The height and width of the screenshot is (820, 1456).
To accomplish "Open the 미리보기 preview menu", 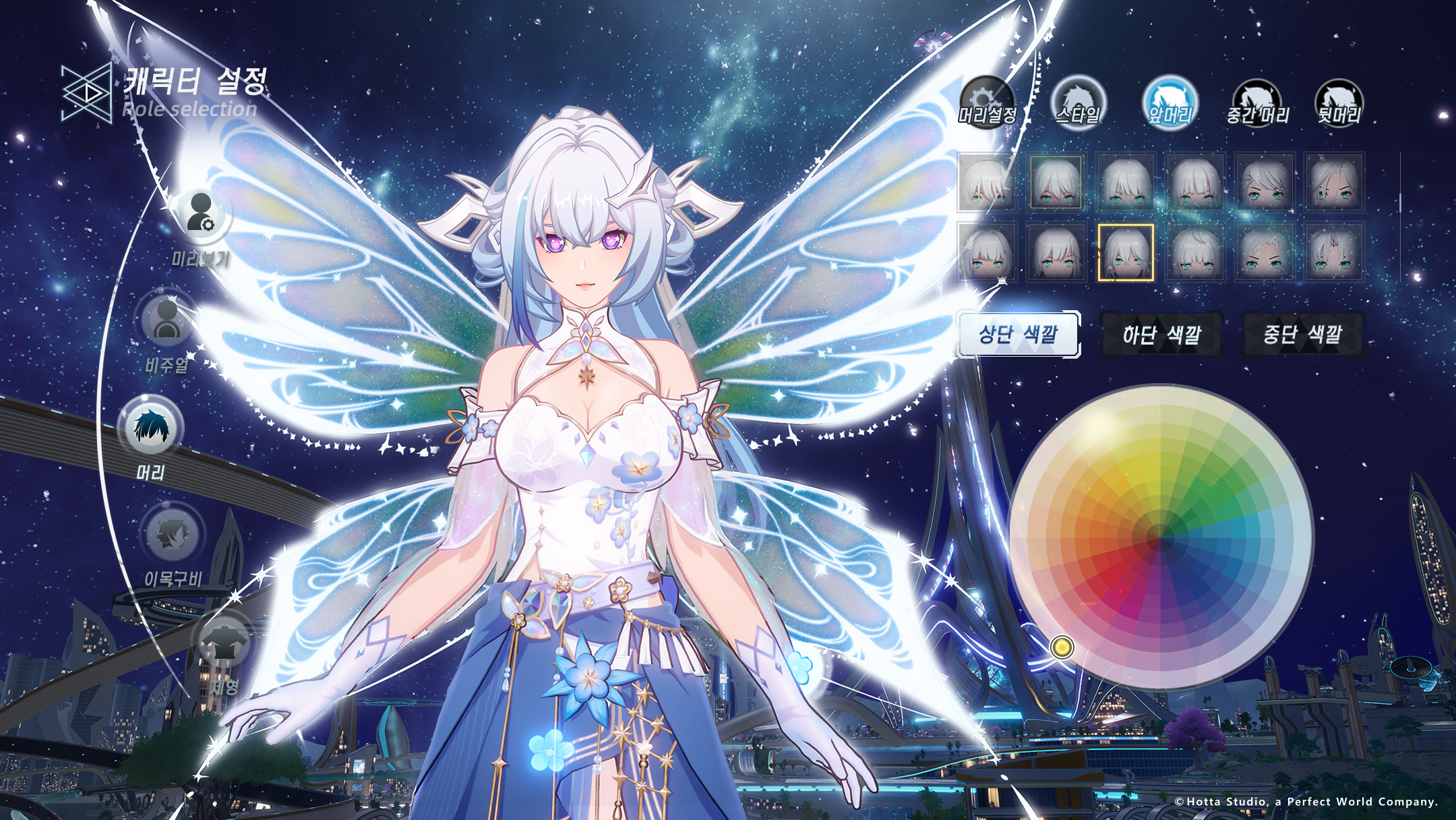I will tap(202, 214).
